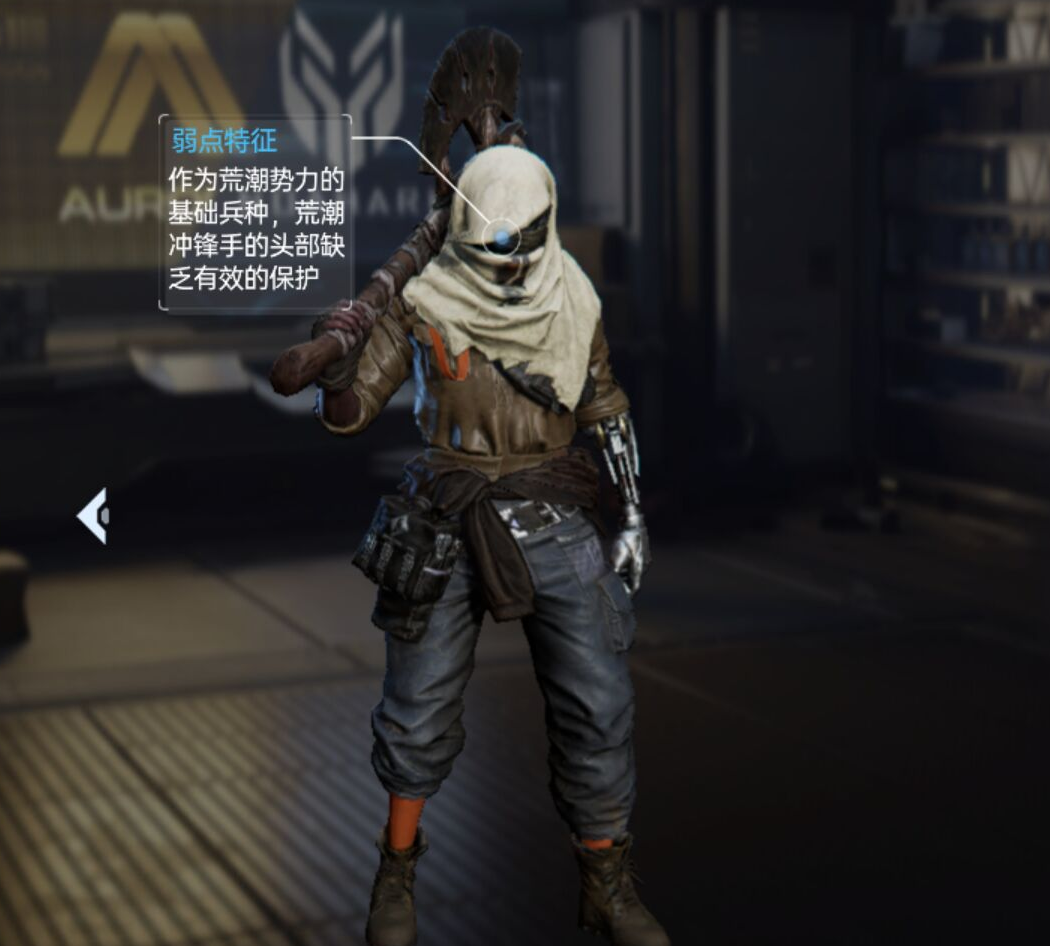Click the left arrow navigation button
Viewport: 1050px width, 946px height.
[x=93, y=516]
